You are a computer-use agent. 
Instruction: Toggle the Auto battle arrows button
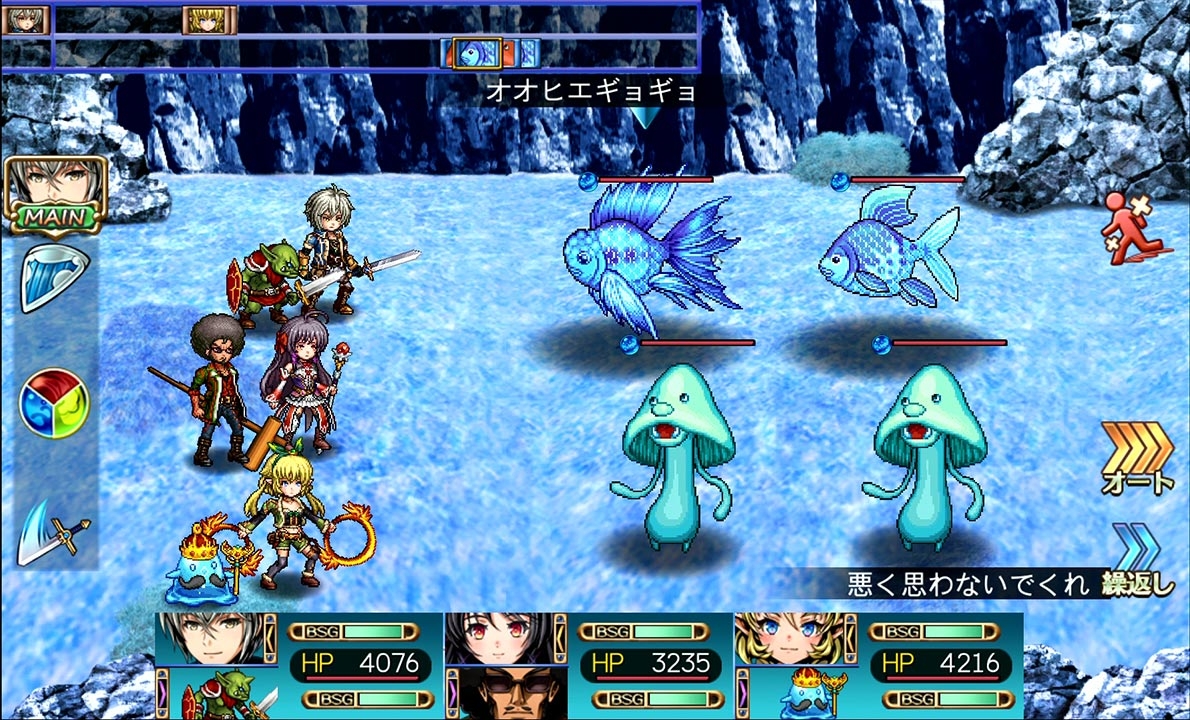pyautogui.click(x=1138, y=458)
